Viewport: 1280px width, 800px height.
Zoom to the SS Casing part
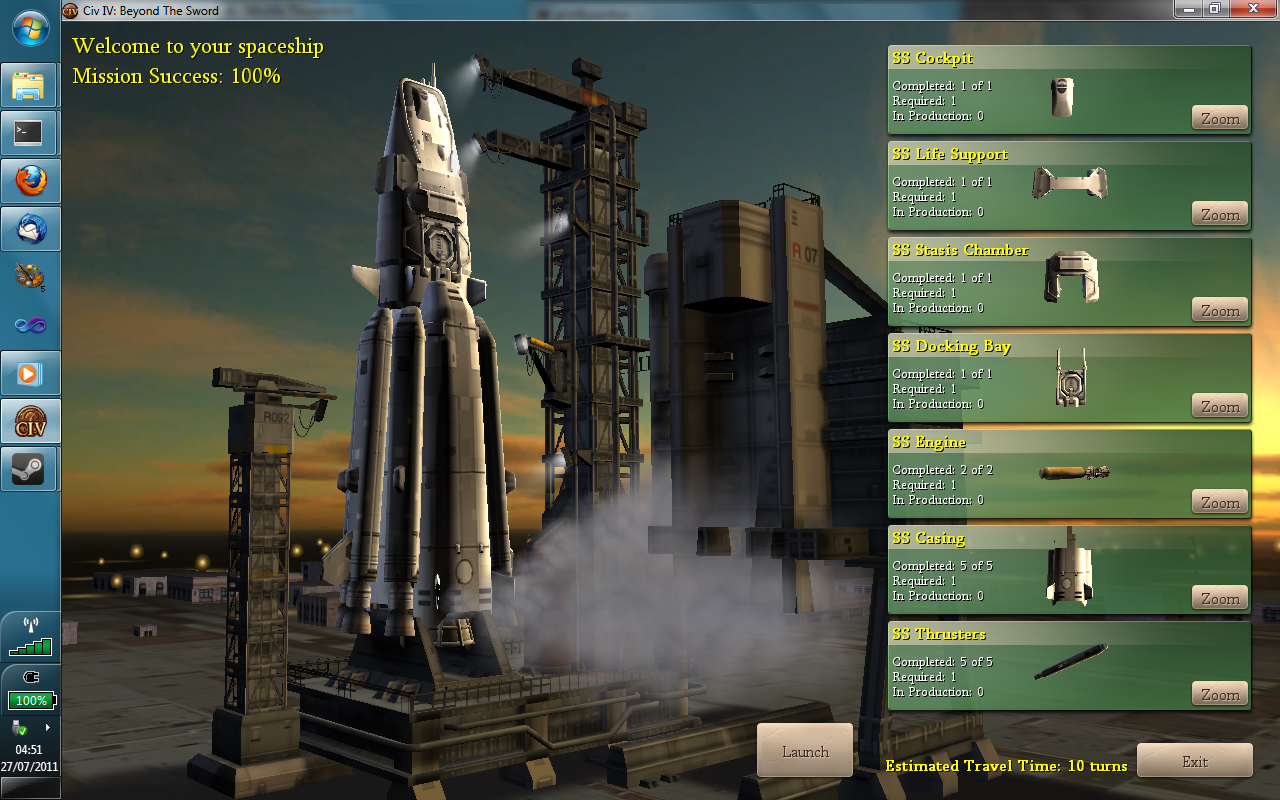1220,598
